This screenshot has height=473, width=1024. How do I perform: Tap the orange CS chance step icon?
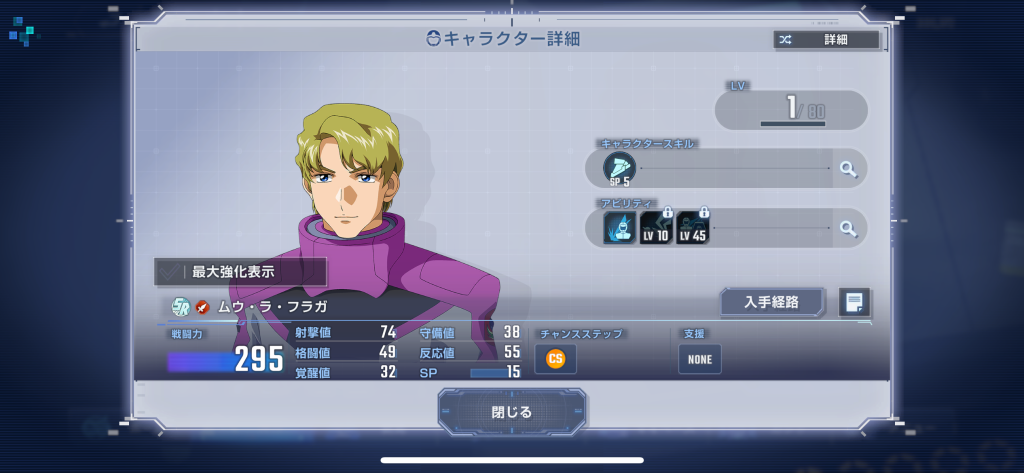tap(555, 358)
